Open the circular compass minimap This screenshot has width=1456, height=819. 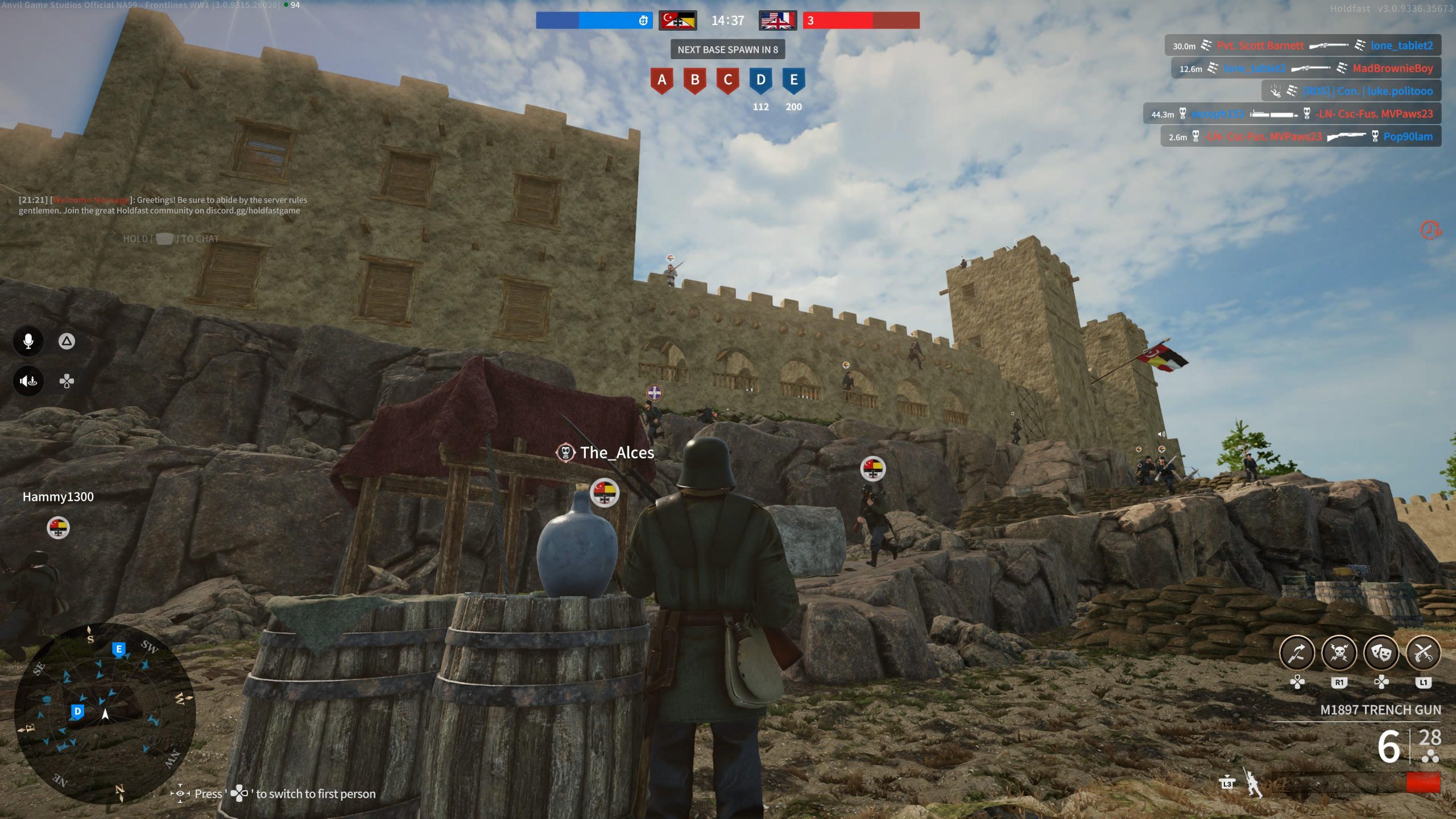pos(105,713)
